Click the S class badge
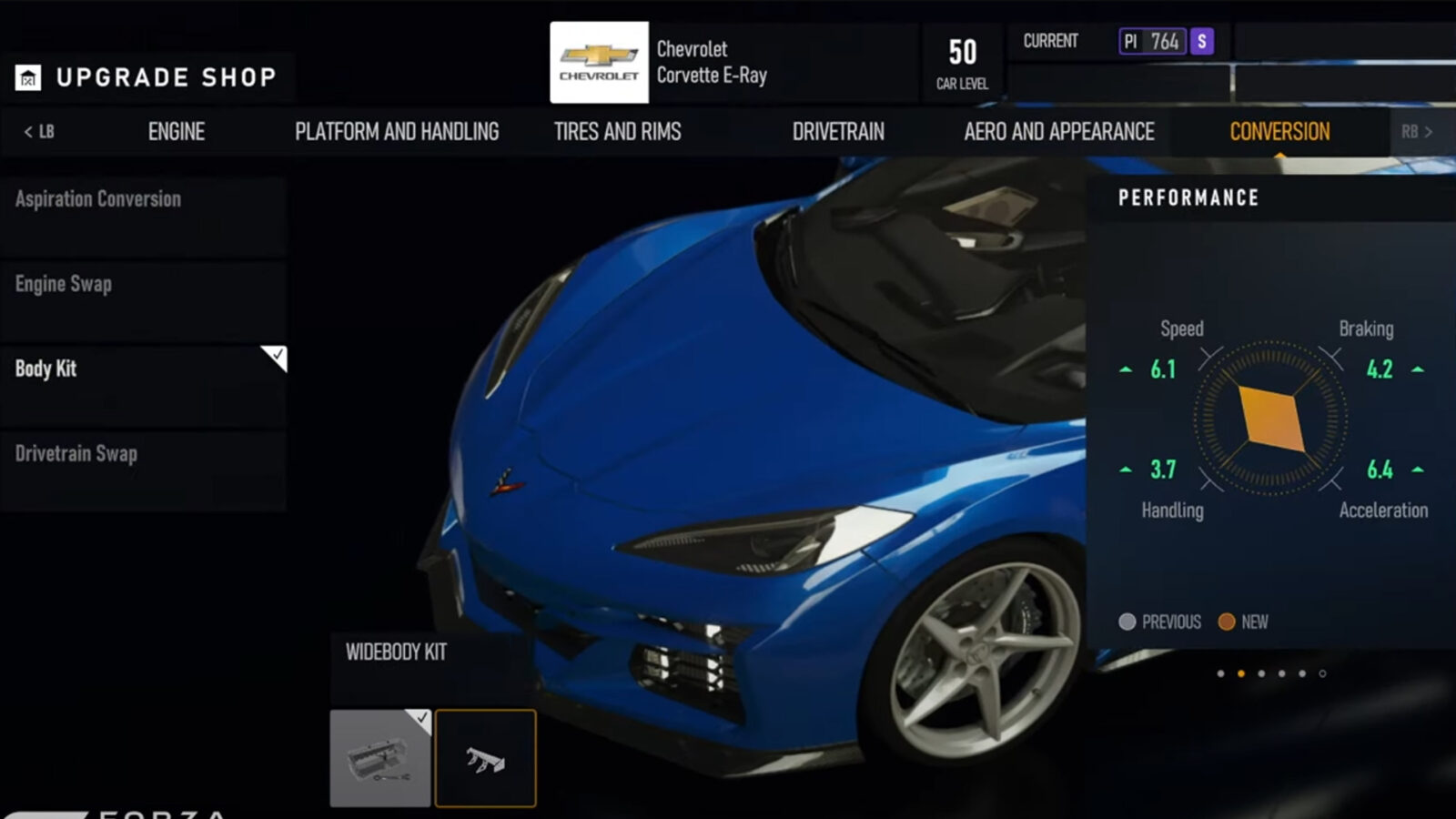 (x=1202, y=42)
